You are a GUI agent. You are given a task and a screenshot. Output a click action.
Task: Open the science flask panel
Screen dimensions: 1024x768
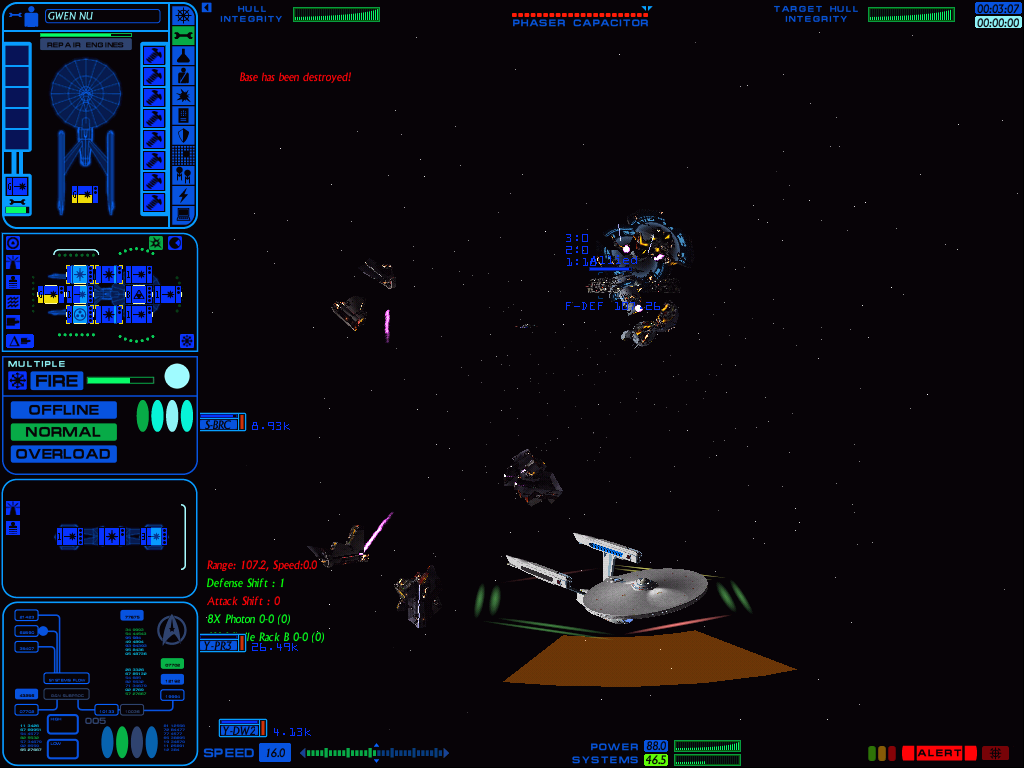click(x=183, y=55)
